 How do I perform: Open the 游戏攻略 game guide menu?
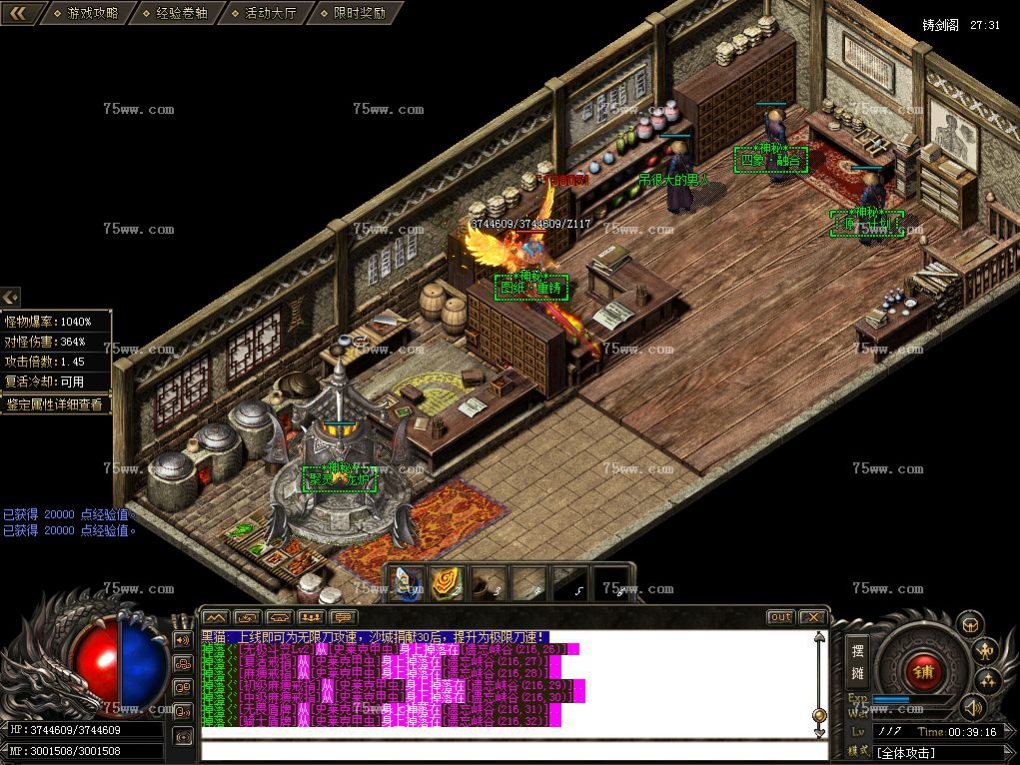point(91,13)
